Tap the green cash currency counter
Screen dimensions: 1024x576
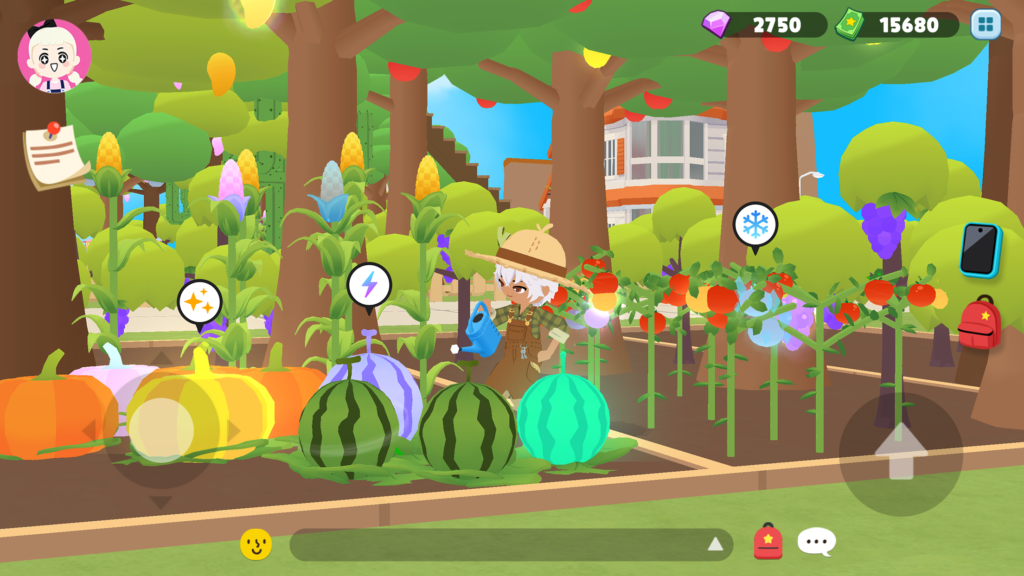[x=896, y=25]
